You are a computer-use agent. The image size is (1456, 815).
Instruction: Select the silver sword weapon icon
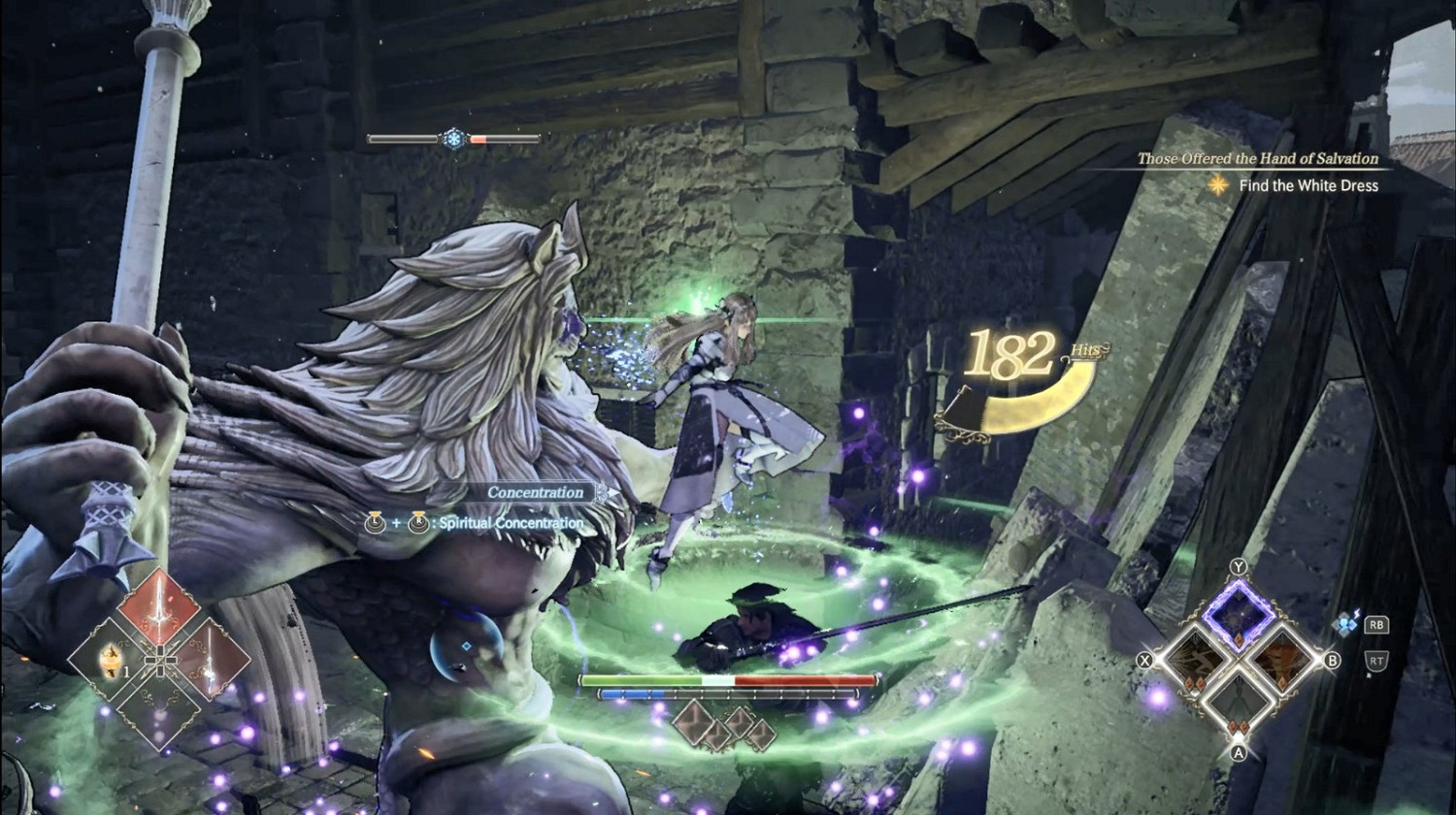[209, 660]
